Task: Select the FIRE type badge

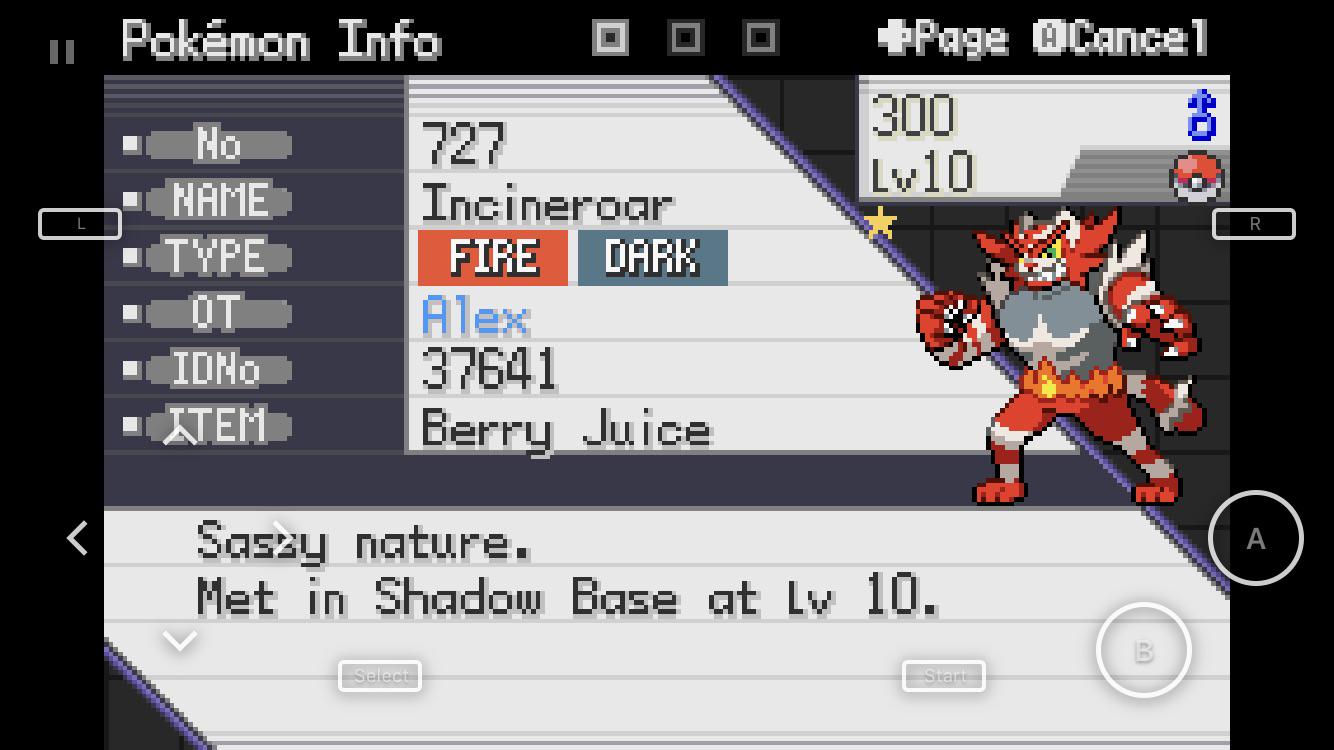Action: tap(492, 257)
